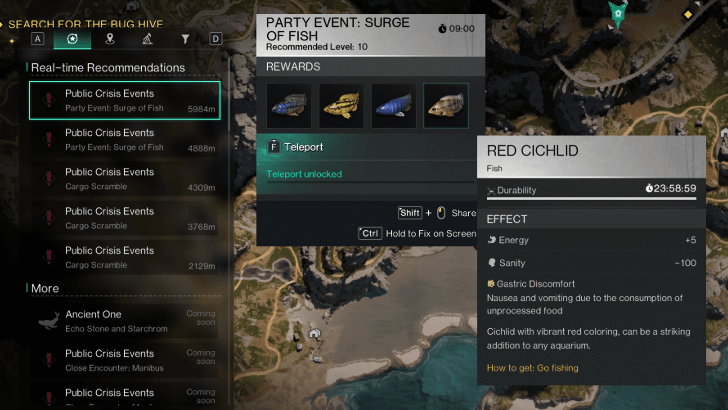Choose Cargo Scramble event at 4309m
Viewport: 728px width, 410px height.
[125, 178]
